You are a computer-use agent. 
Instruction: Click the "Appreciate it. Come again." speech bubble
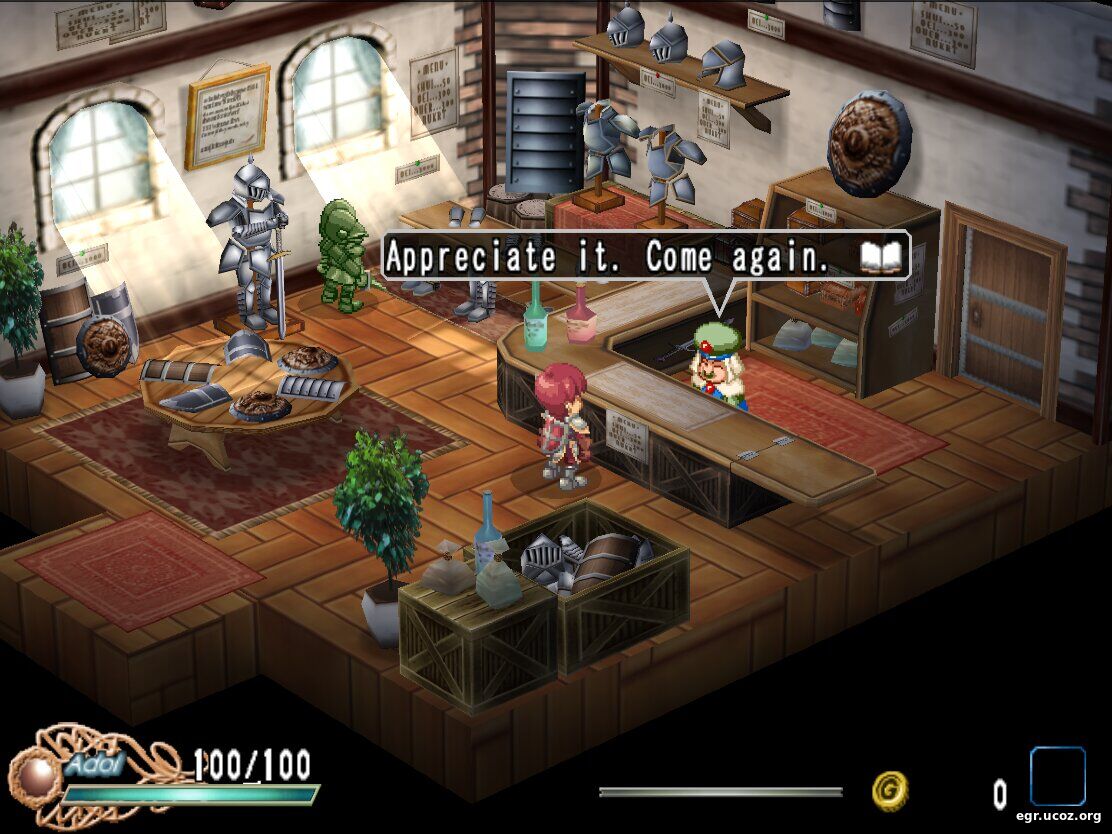tap(620, 257)
